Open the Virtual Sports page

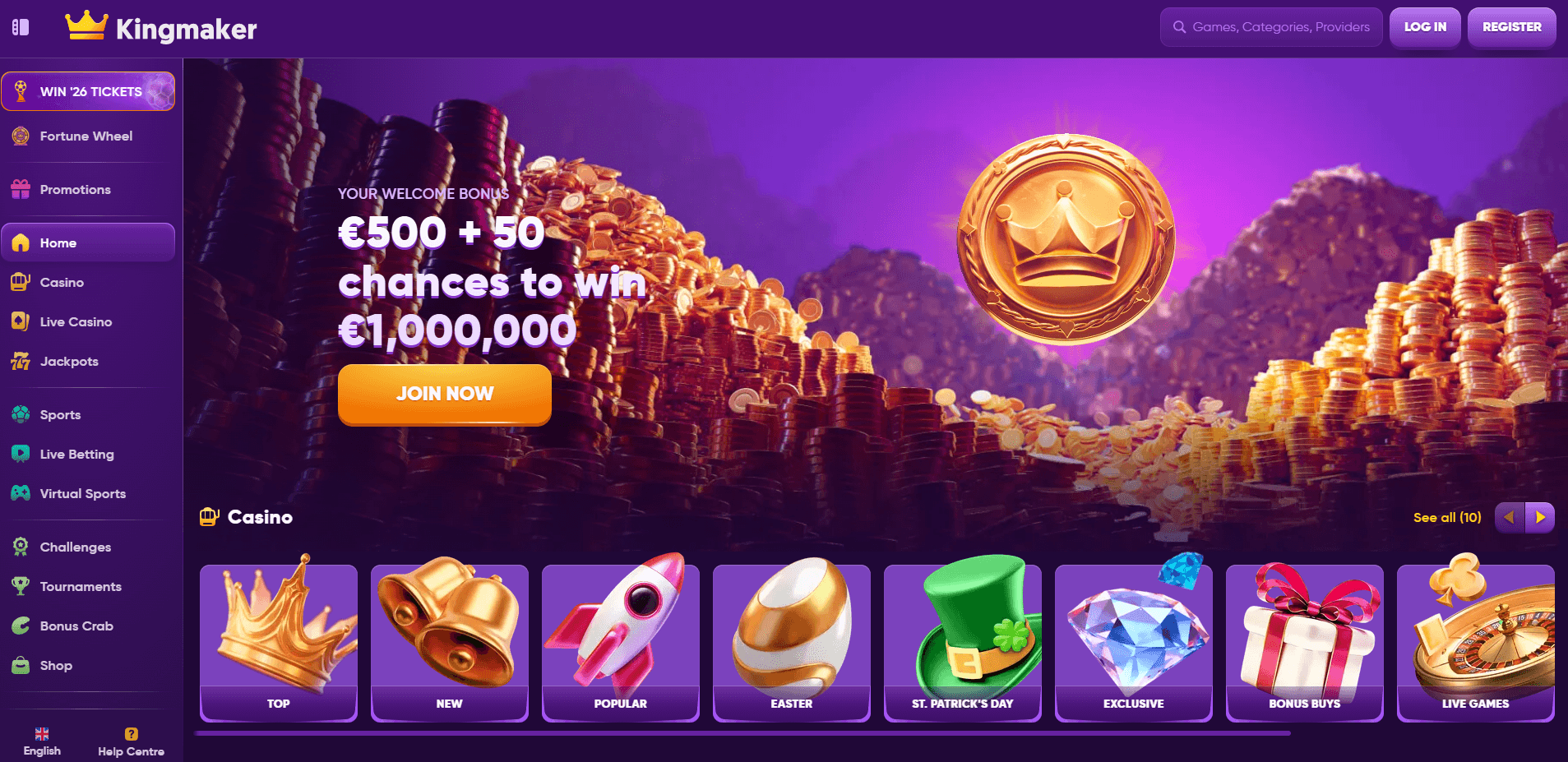click(x=82, y=493)
